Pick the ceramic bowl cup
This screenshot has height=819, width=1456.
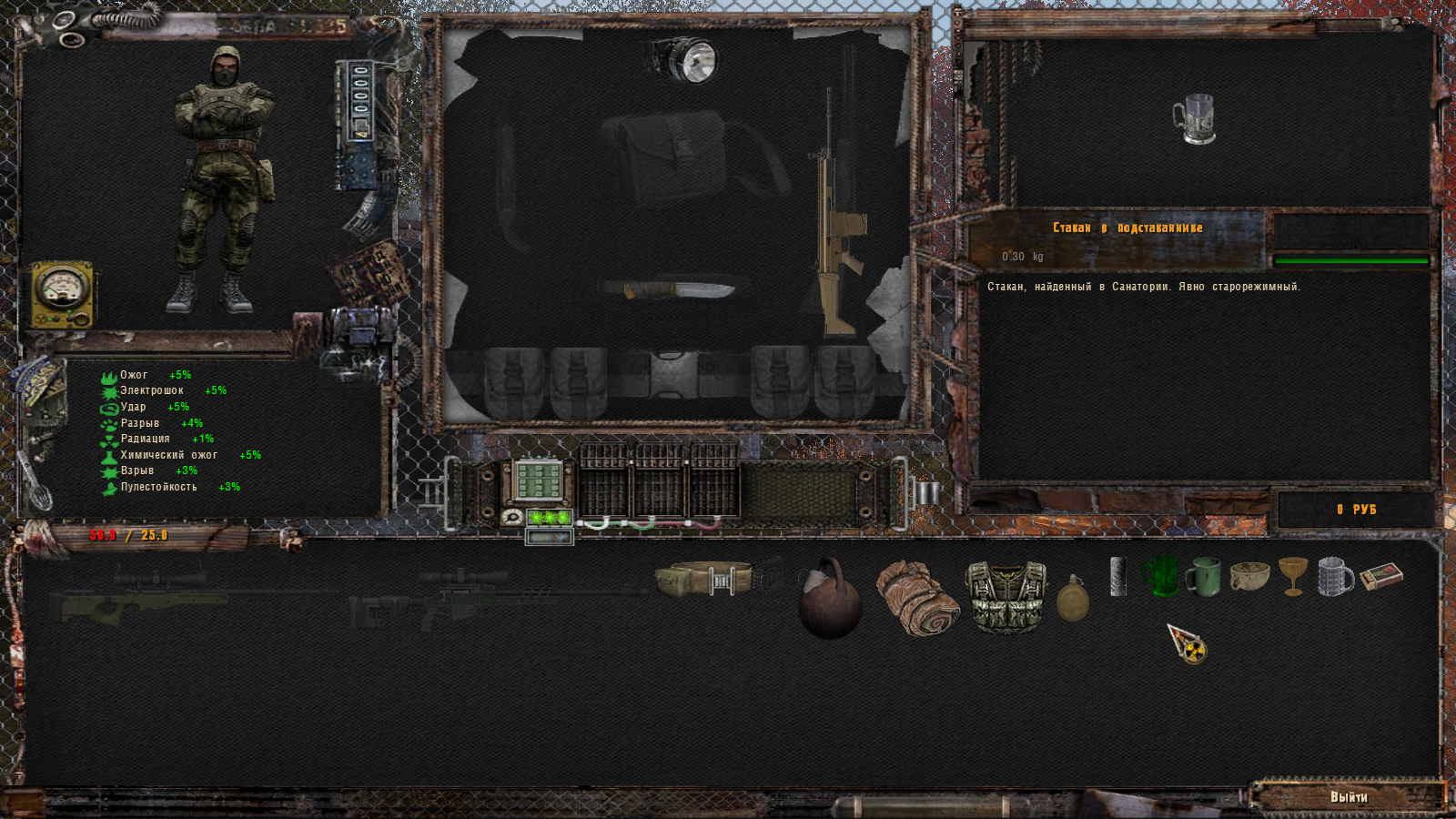[1249, 577]
